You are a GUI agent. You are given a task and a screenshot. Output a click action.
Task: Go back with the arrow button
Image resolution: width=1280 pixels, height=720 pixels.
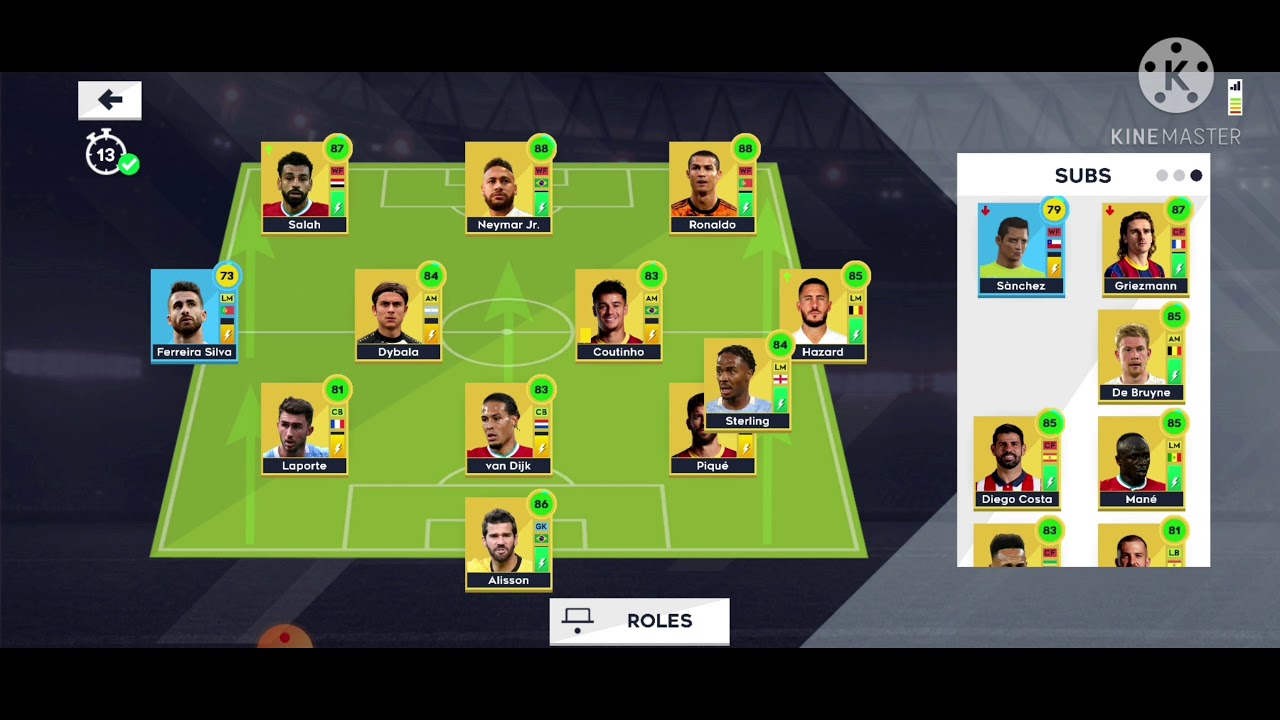click(110, 100)
